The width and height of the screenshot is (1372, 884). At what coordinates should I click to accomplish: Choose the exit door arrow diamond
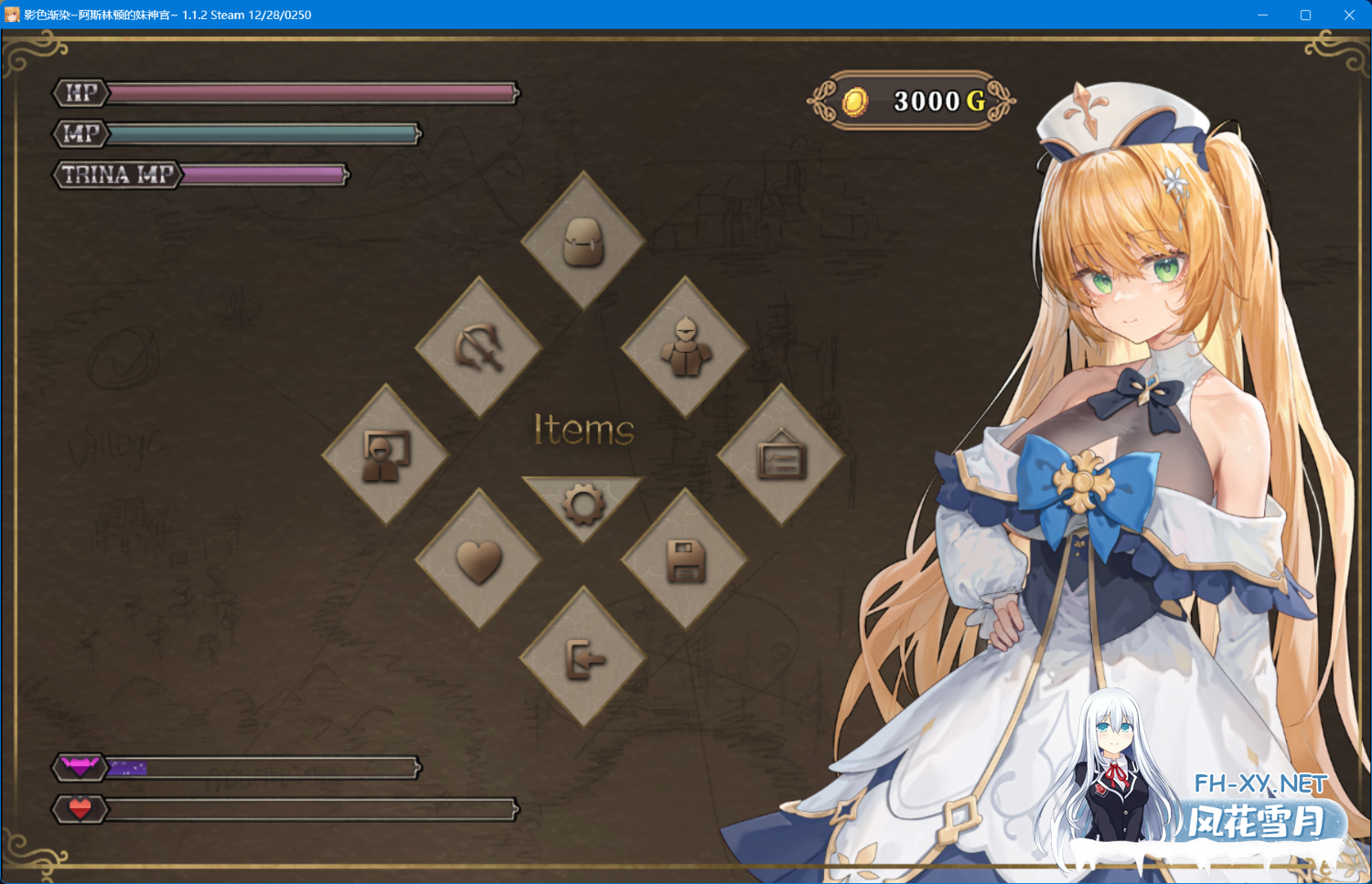coord(584,657)
